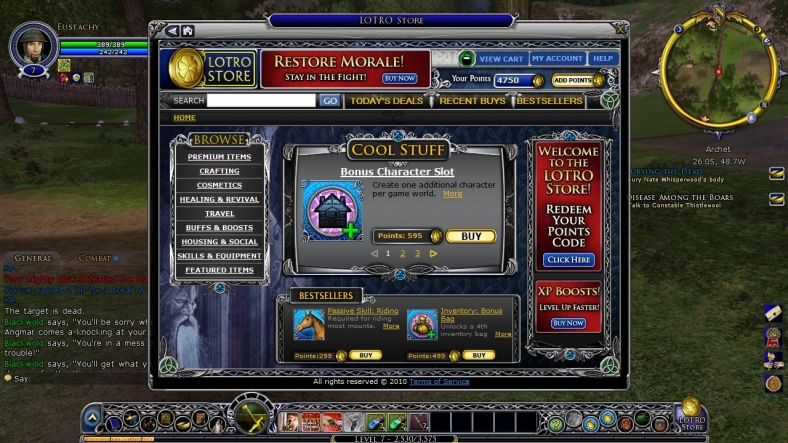Open My Account in the store
Viewport: 788px width, 443px height.
pos(557,59)
